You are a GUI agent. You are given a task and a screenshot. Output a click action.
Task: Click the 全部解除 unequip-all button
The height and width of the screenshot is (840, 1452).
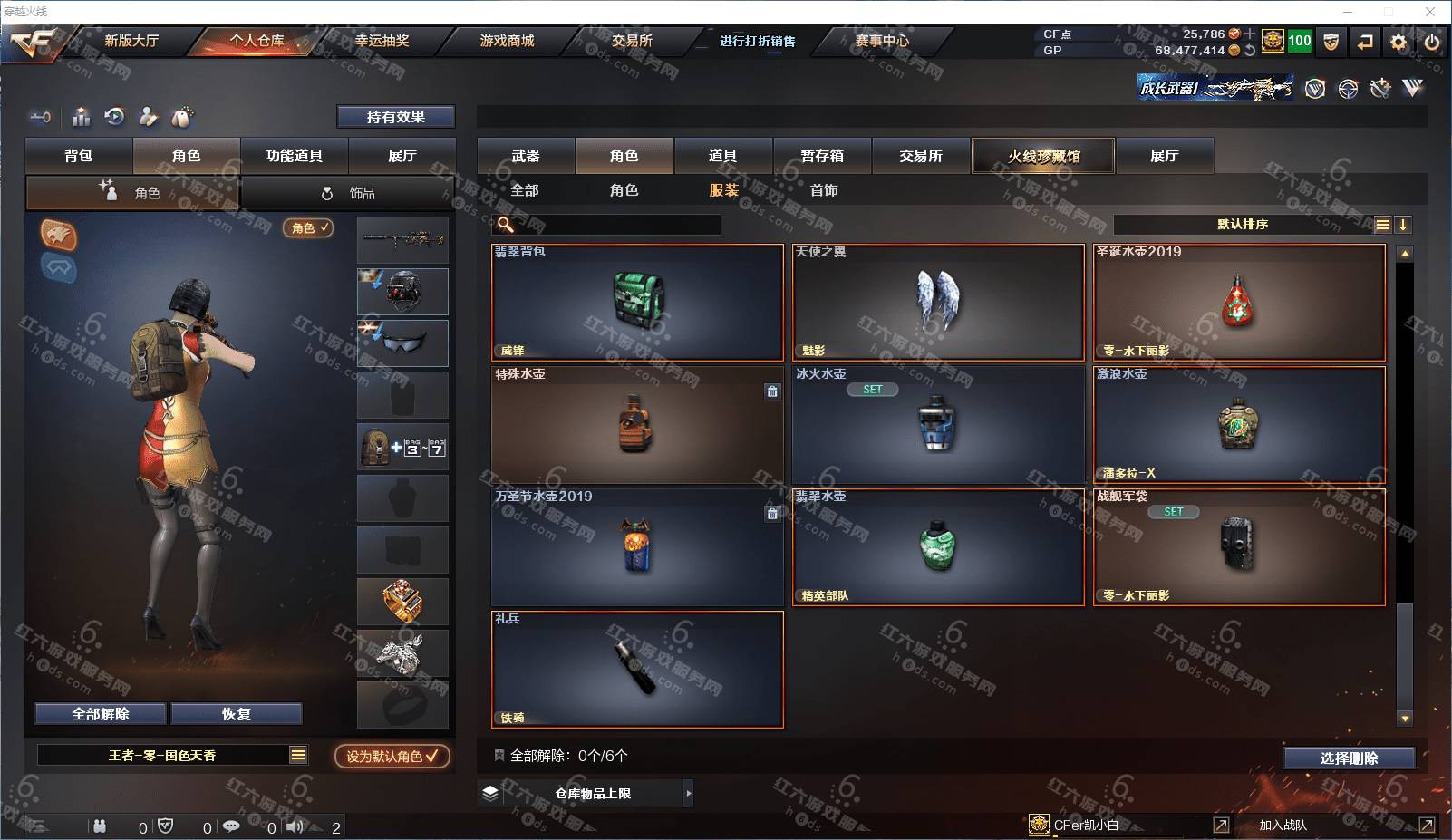click(101, 714)
